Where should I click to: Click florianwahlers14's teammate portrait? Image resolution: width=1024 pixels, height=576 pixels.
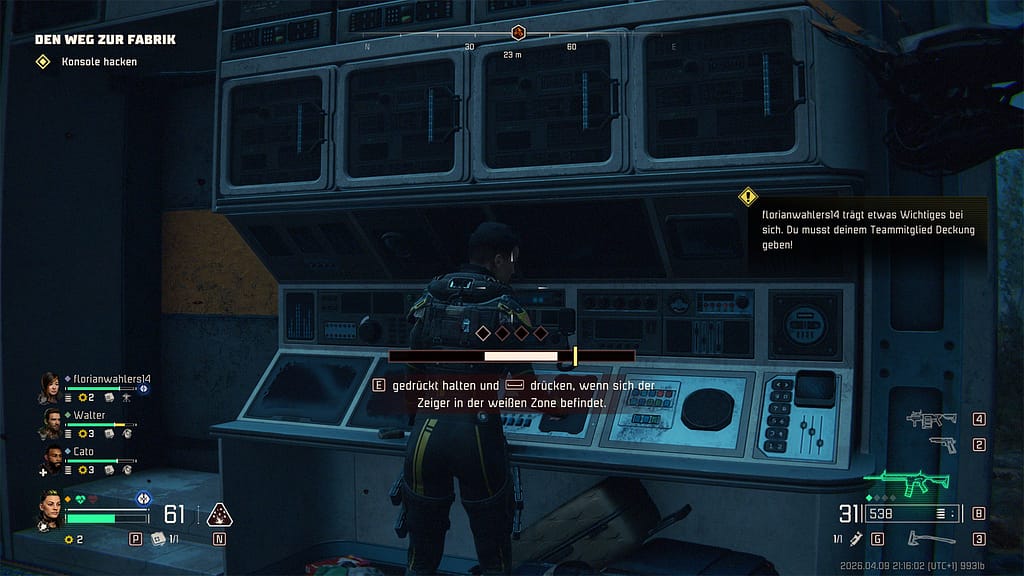(x=50, y=386)
